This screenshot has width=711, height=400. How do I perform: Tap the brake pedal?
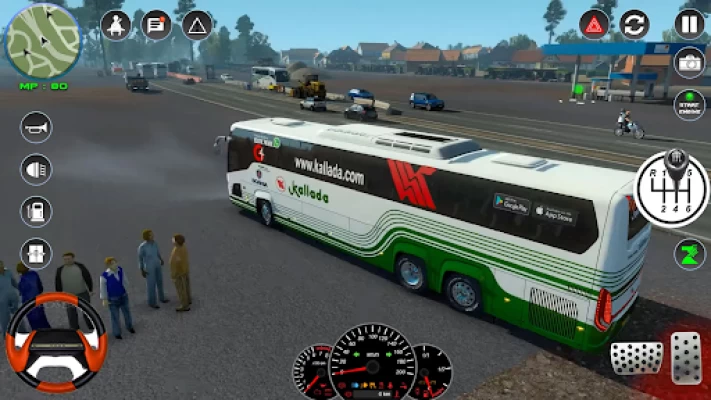636,358
